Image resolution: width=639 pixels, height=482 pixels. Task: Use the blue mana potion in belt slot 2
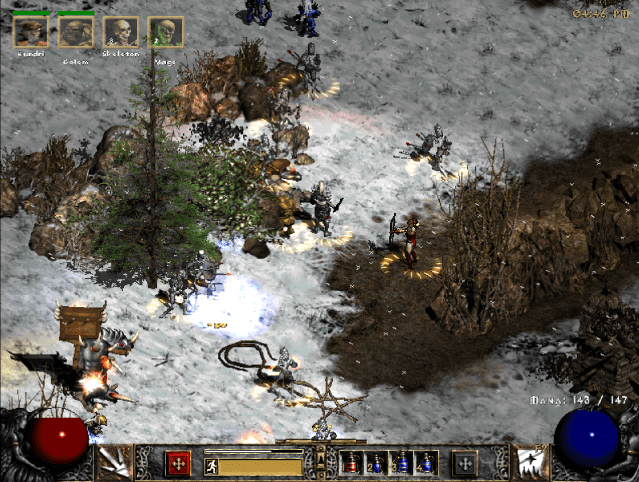click(376, 463)
